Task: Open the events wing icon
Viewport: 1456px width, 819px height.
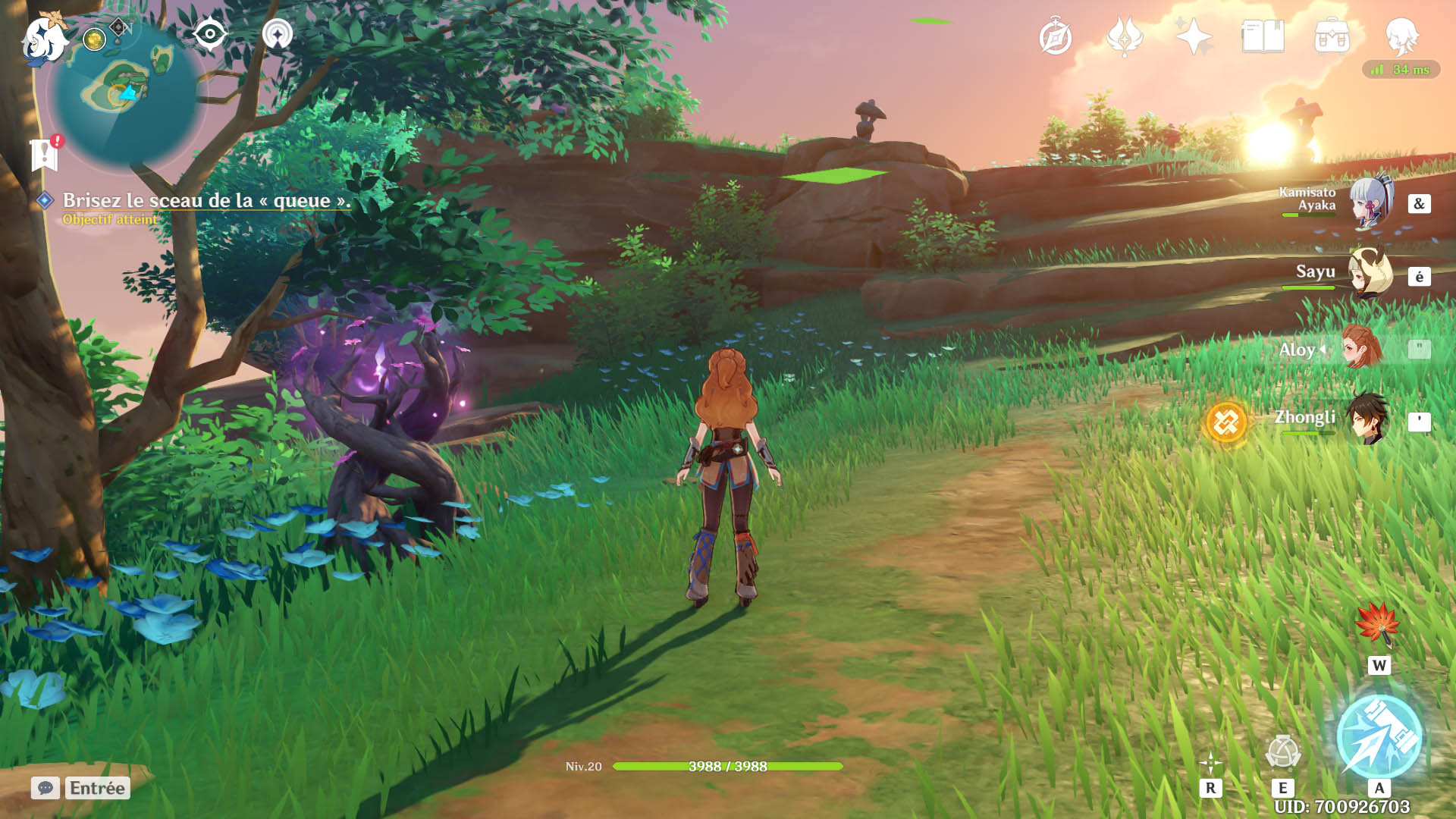Action: pos(1125,36)
